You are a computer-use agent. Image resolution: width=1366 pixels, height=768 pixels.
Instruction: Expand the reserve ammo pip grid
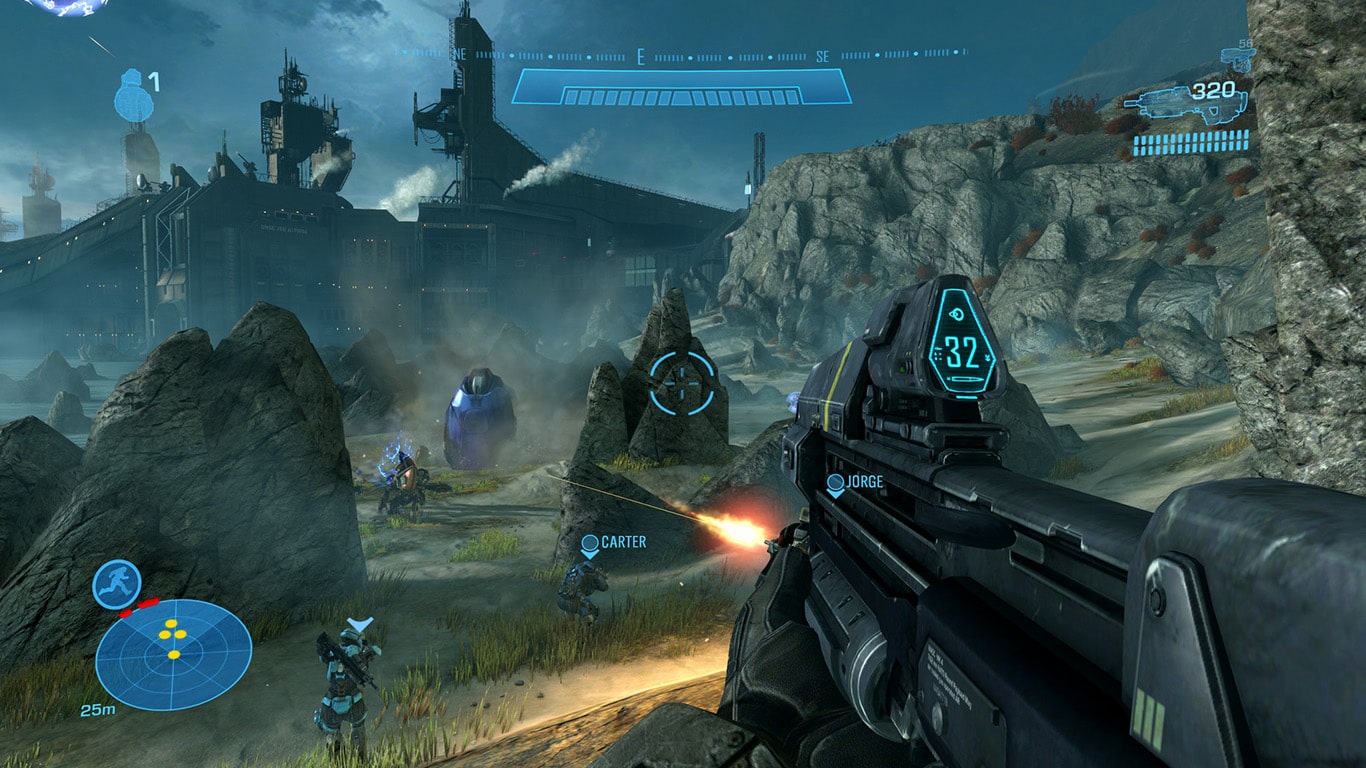[1190, 143]
